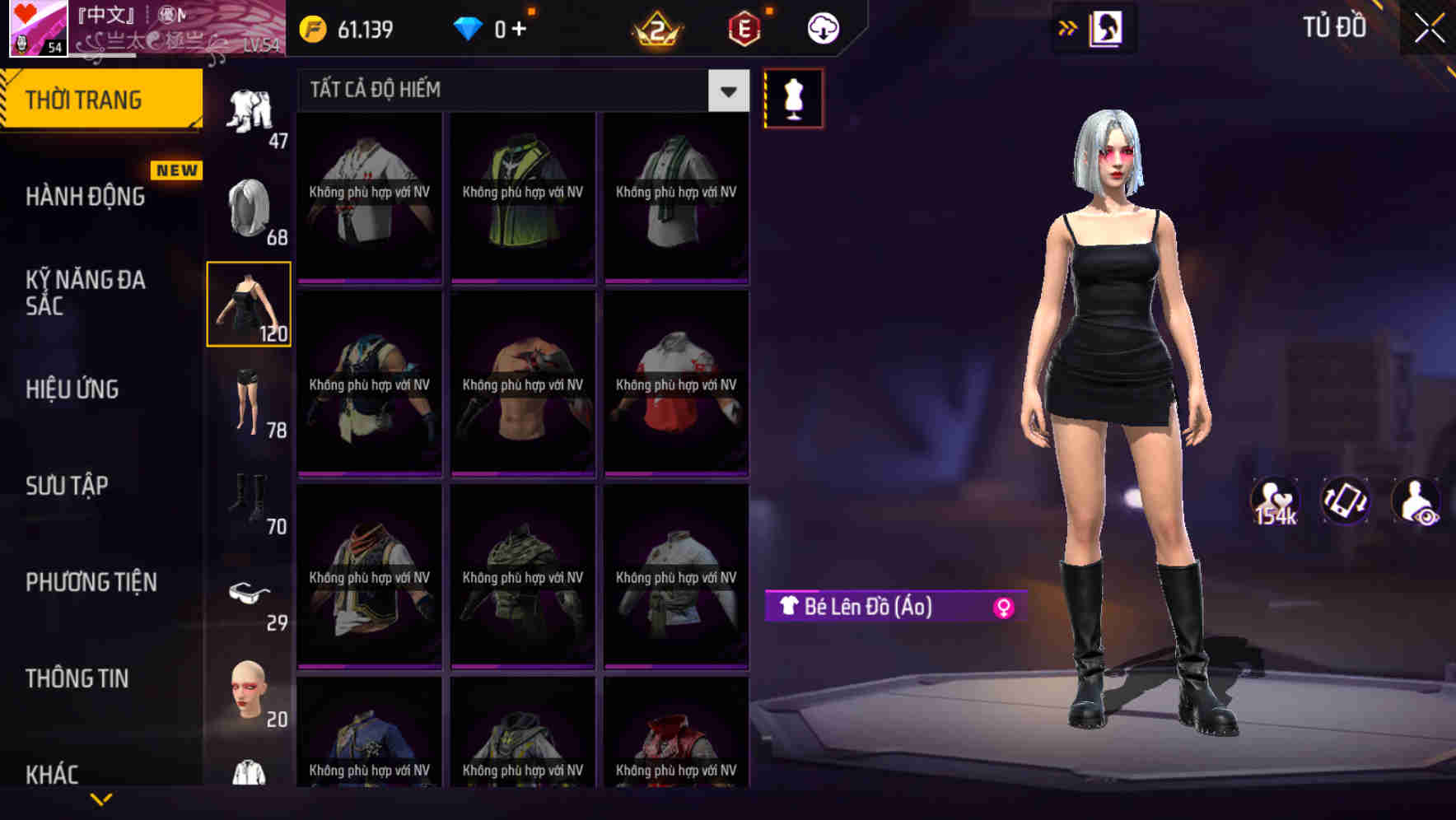
Task: Open the cloud download icon
Action: tap(822, 27)
